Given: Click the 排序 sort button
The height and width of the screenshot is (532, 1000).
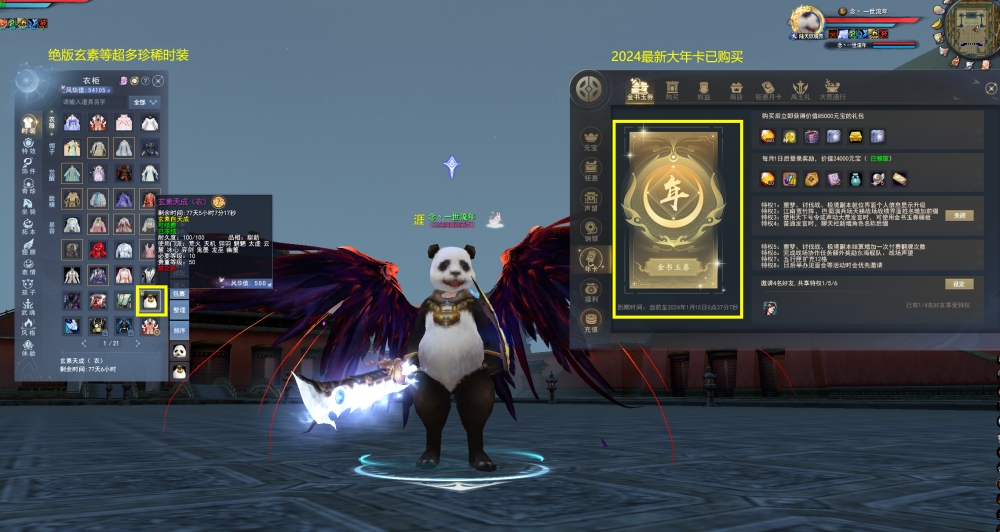Looking at the screenshot, I should point(178,329).
